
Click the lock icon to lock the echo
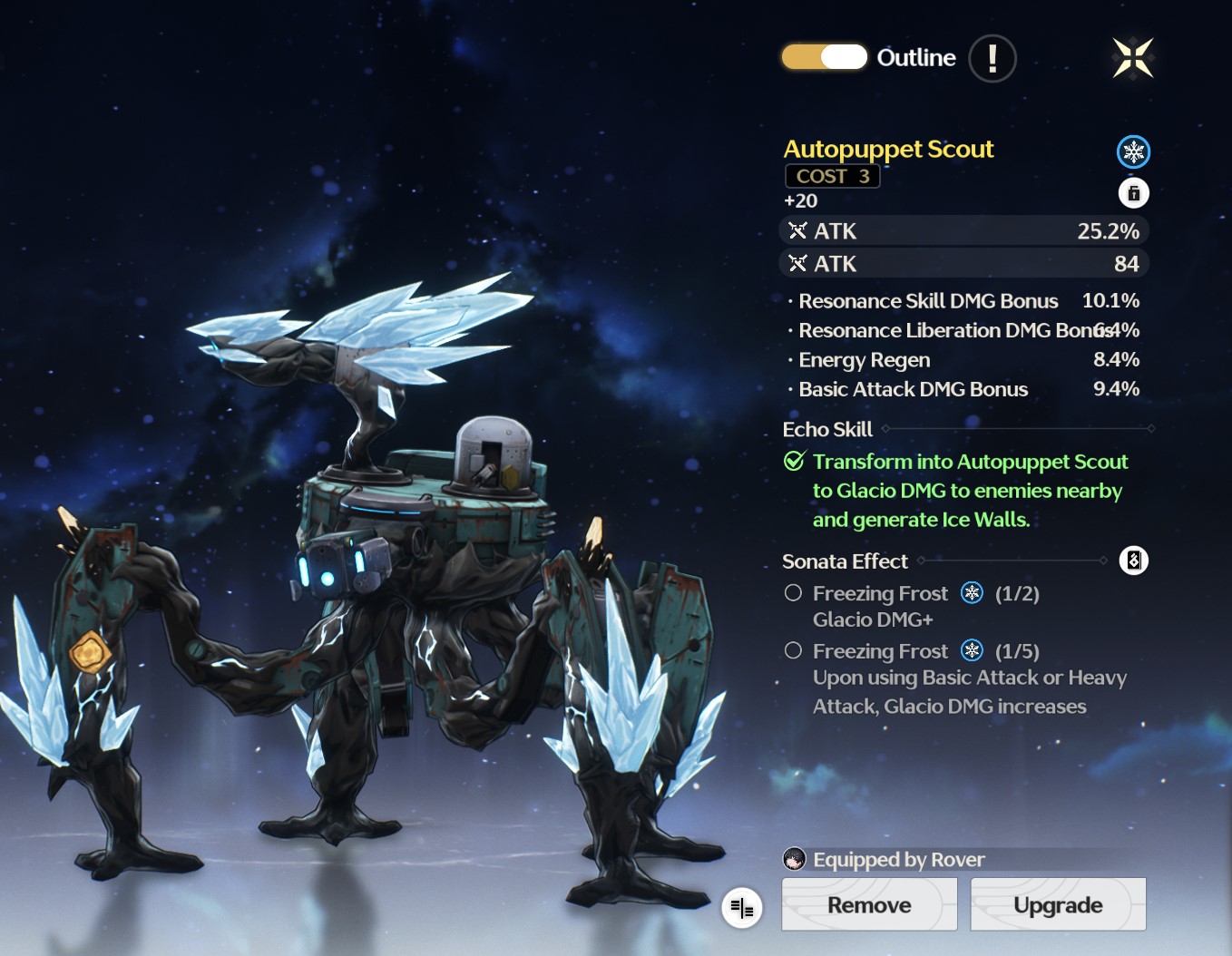[x=1133, y=192]
